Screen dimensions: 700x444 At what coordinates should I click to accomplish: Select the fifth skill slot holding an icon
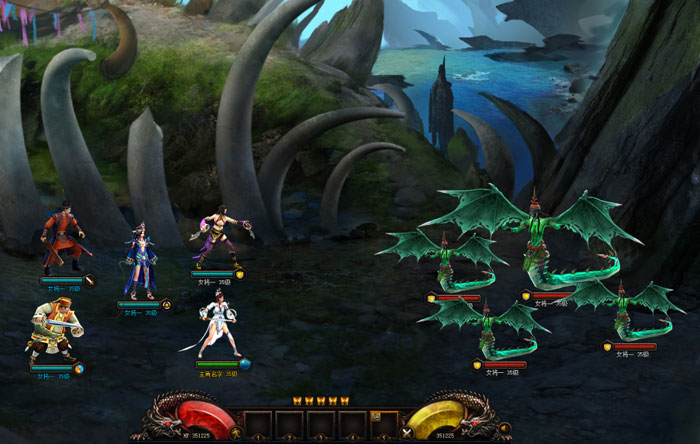point(384,422)
